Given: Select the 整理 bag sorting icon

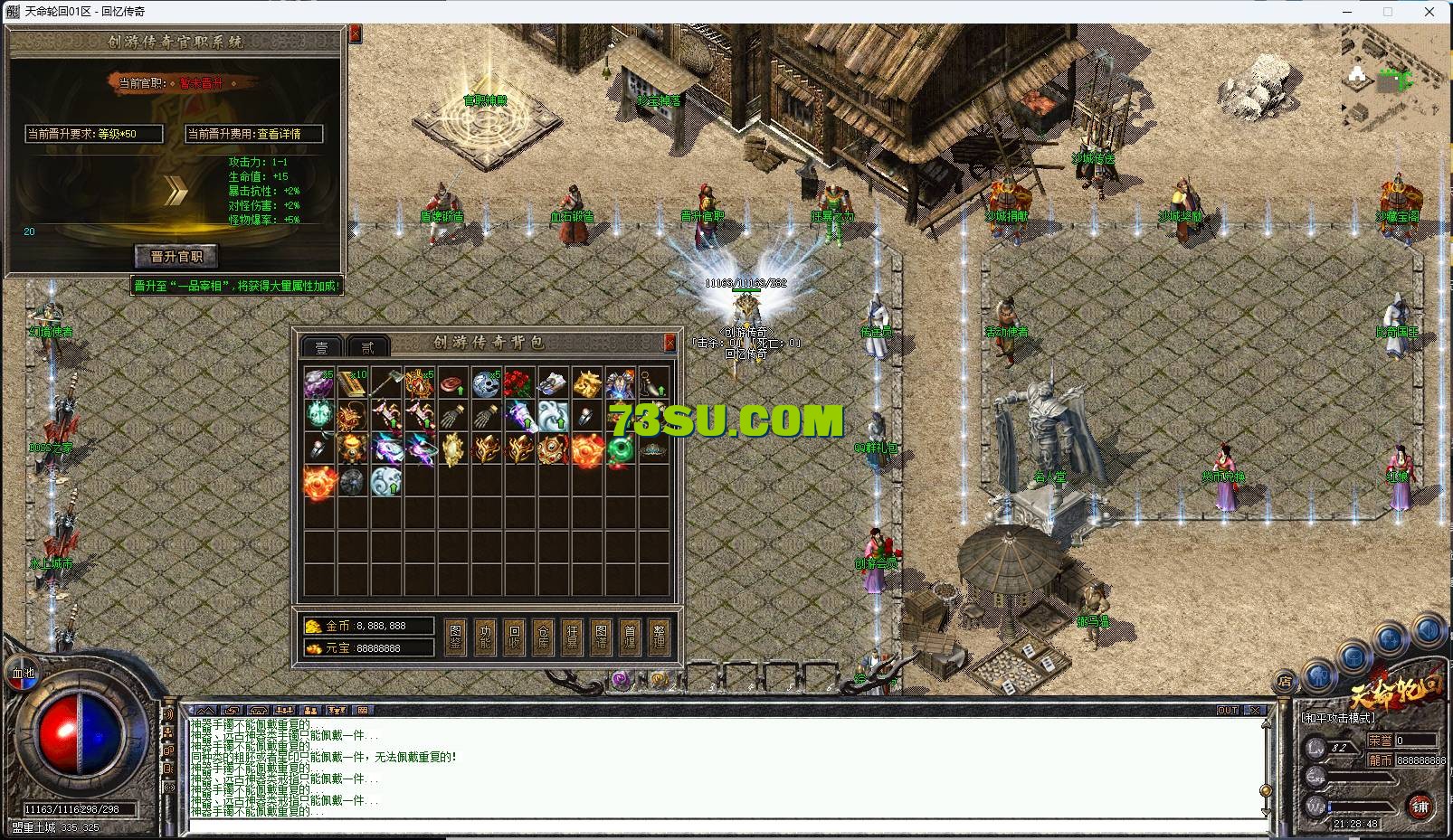Looking at the screenshot, I should click(660, 633).
